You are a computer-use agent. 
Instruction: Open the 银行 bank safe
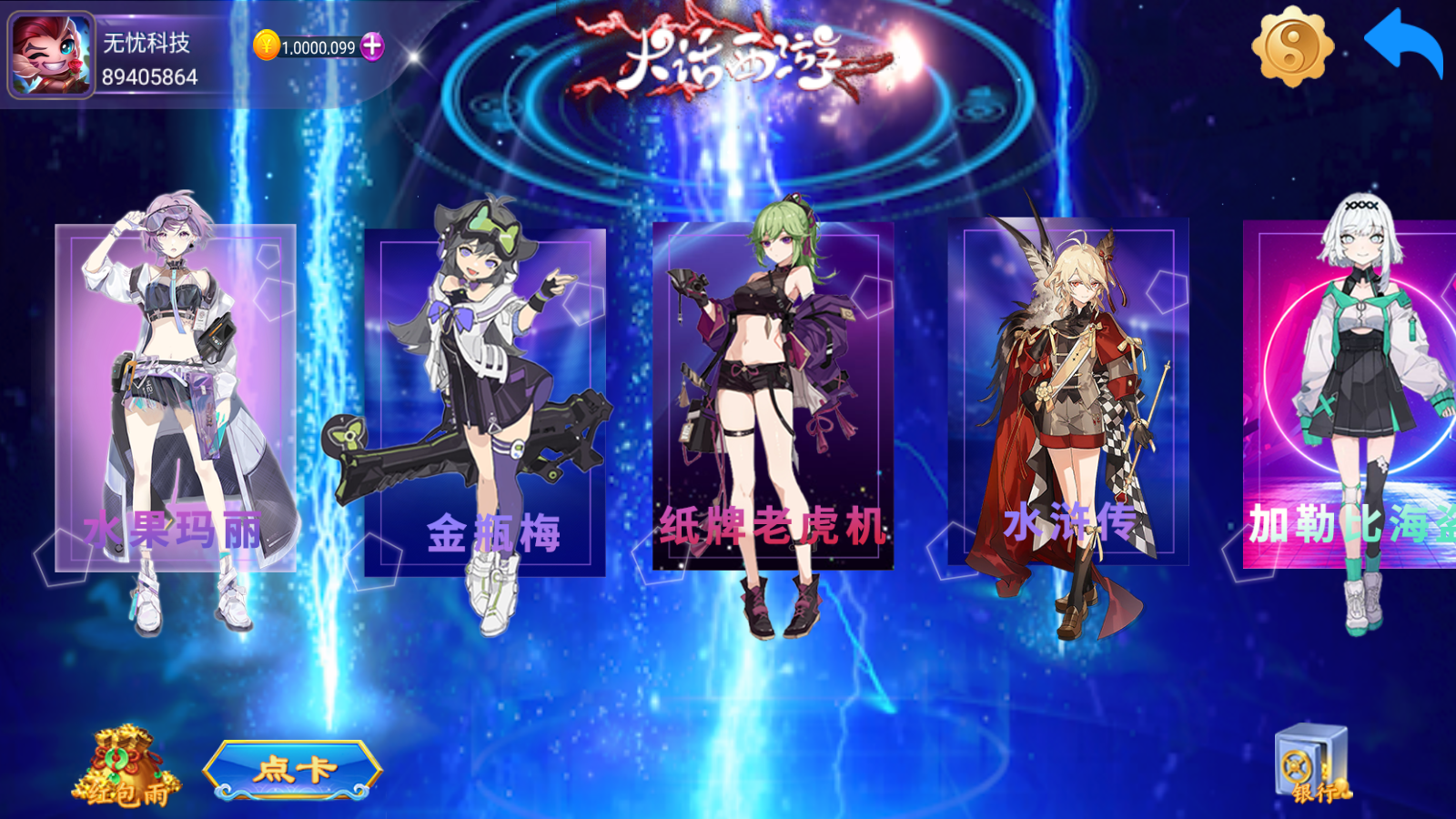pos(1312,764)
